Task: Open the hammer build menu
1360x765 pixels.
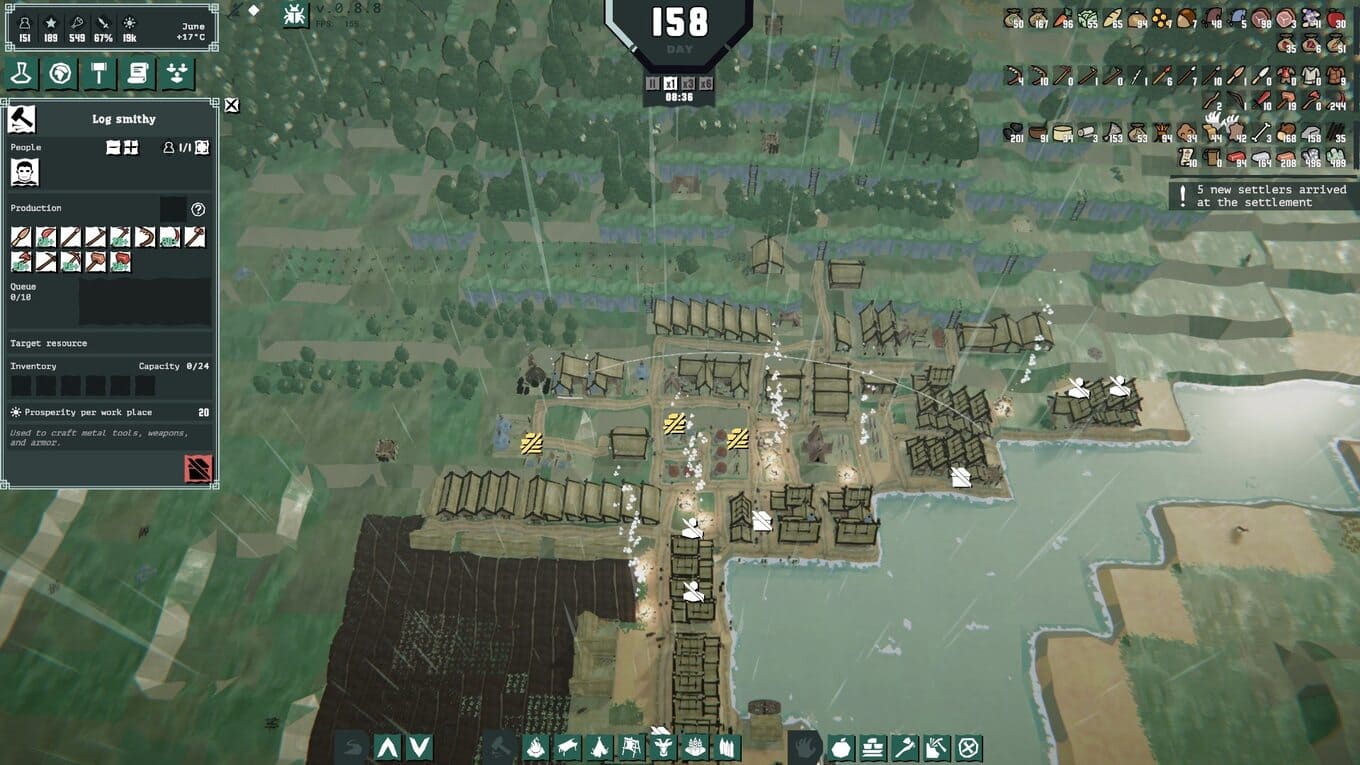Action: click(x=99, y=74)
